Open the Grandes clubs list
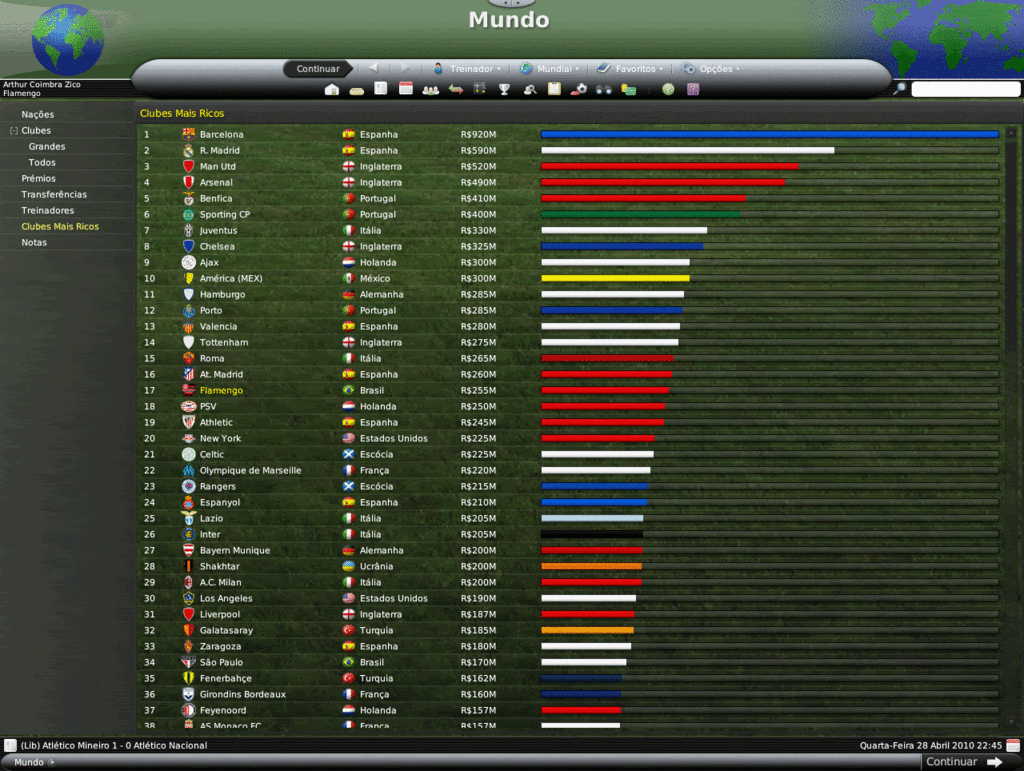This screenshot has height=771, width=1024. pos(47,147)
